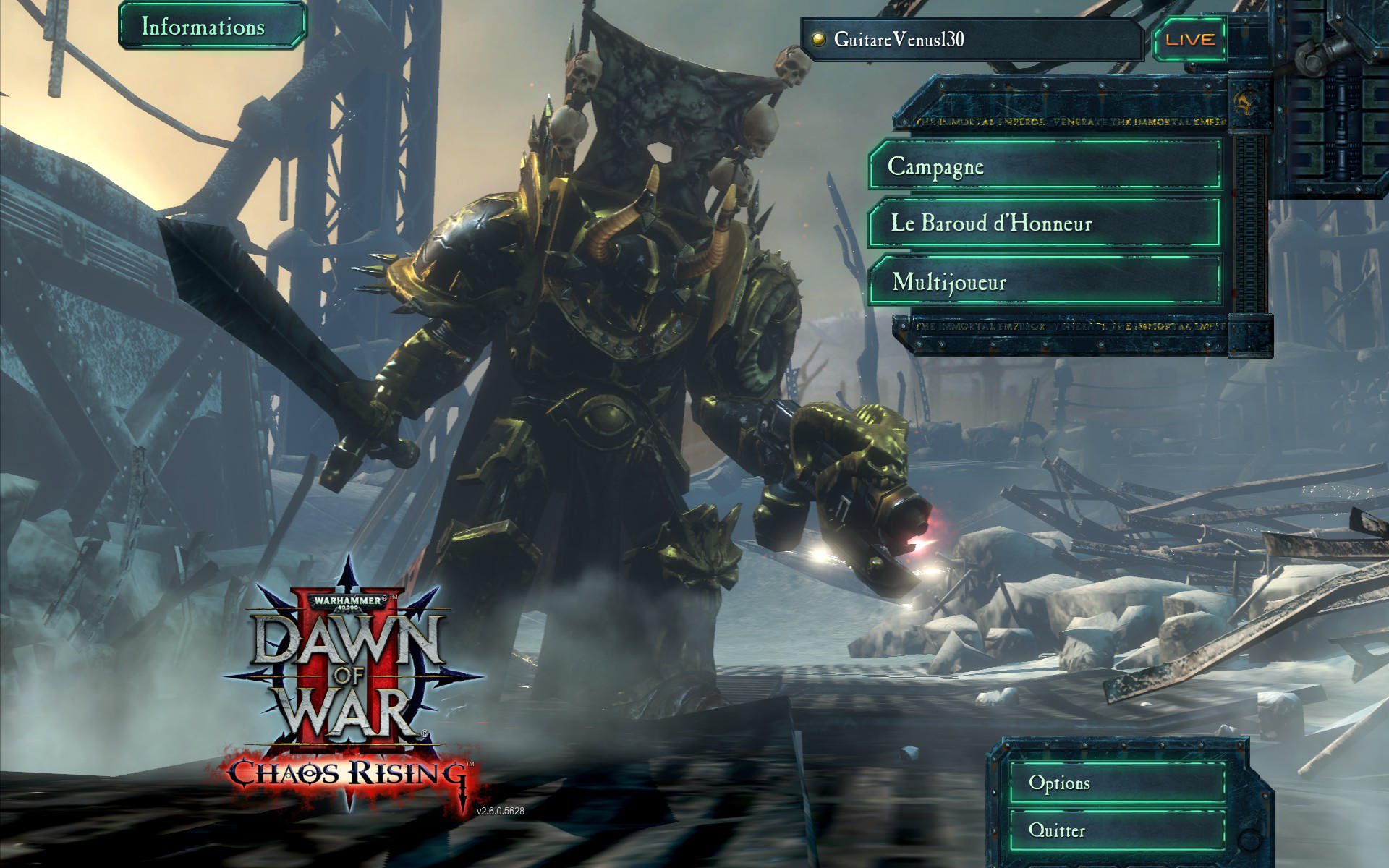Viewport: 1389px width, 868px height.
Task: Open the Options menu
Action: [1116, 783]
